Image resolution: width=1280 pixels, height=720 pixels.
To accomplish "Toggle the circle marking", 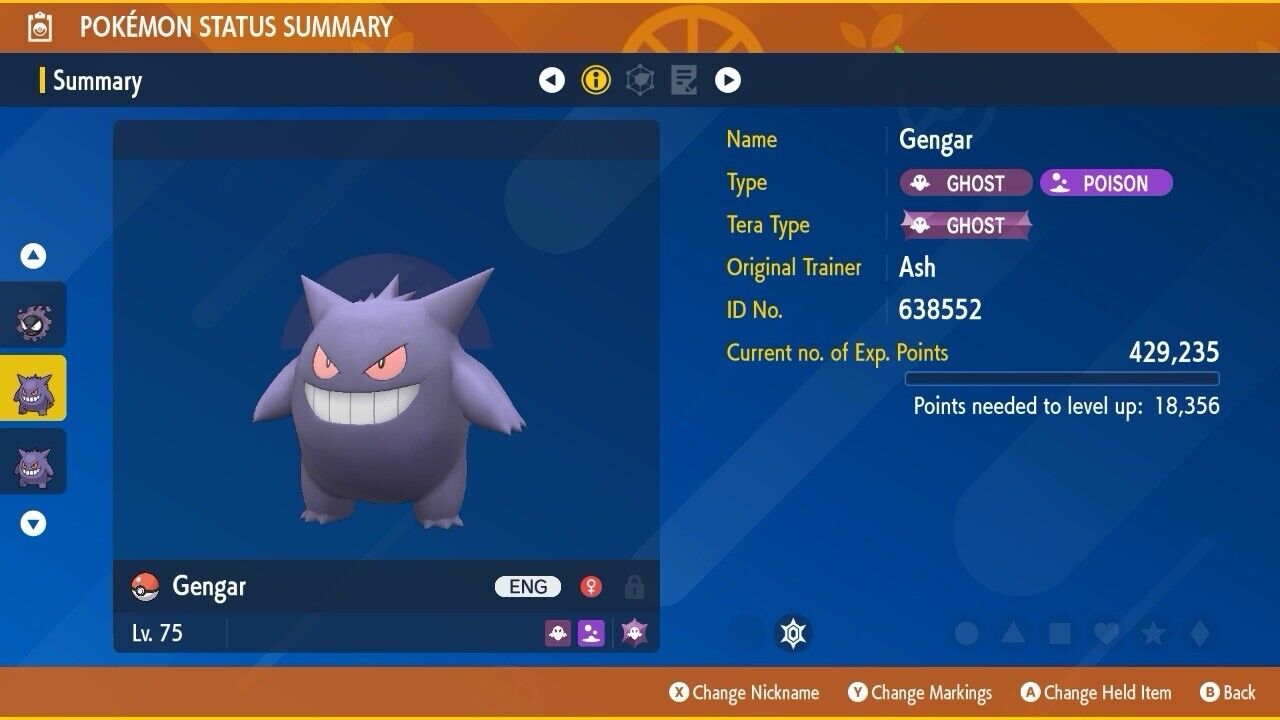I will pos(966,633).
